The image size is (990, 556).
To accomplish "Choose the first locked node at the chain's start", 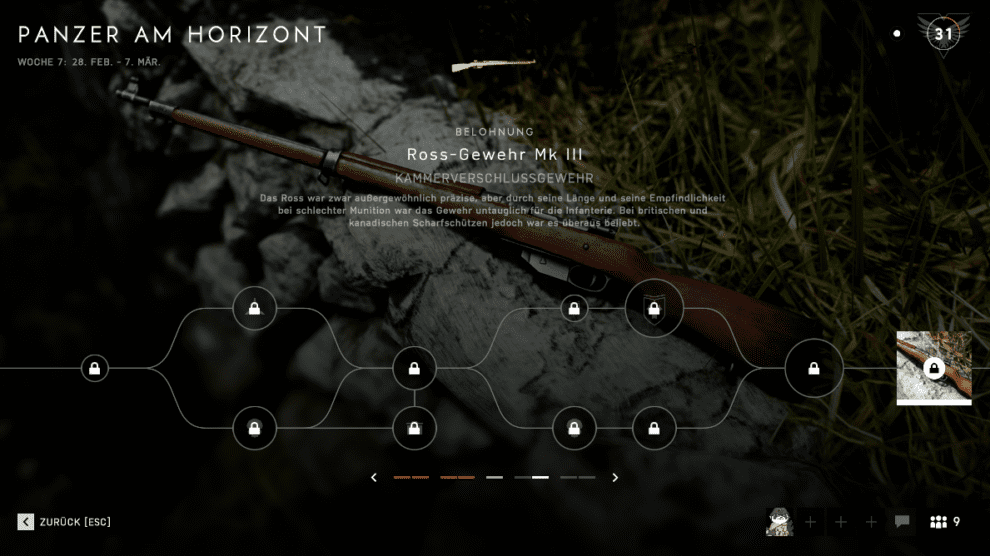I will (94, 369).
